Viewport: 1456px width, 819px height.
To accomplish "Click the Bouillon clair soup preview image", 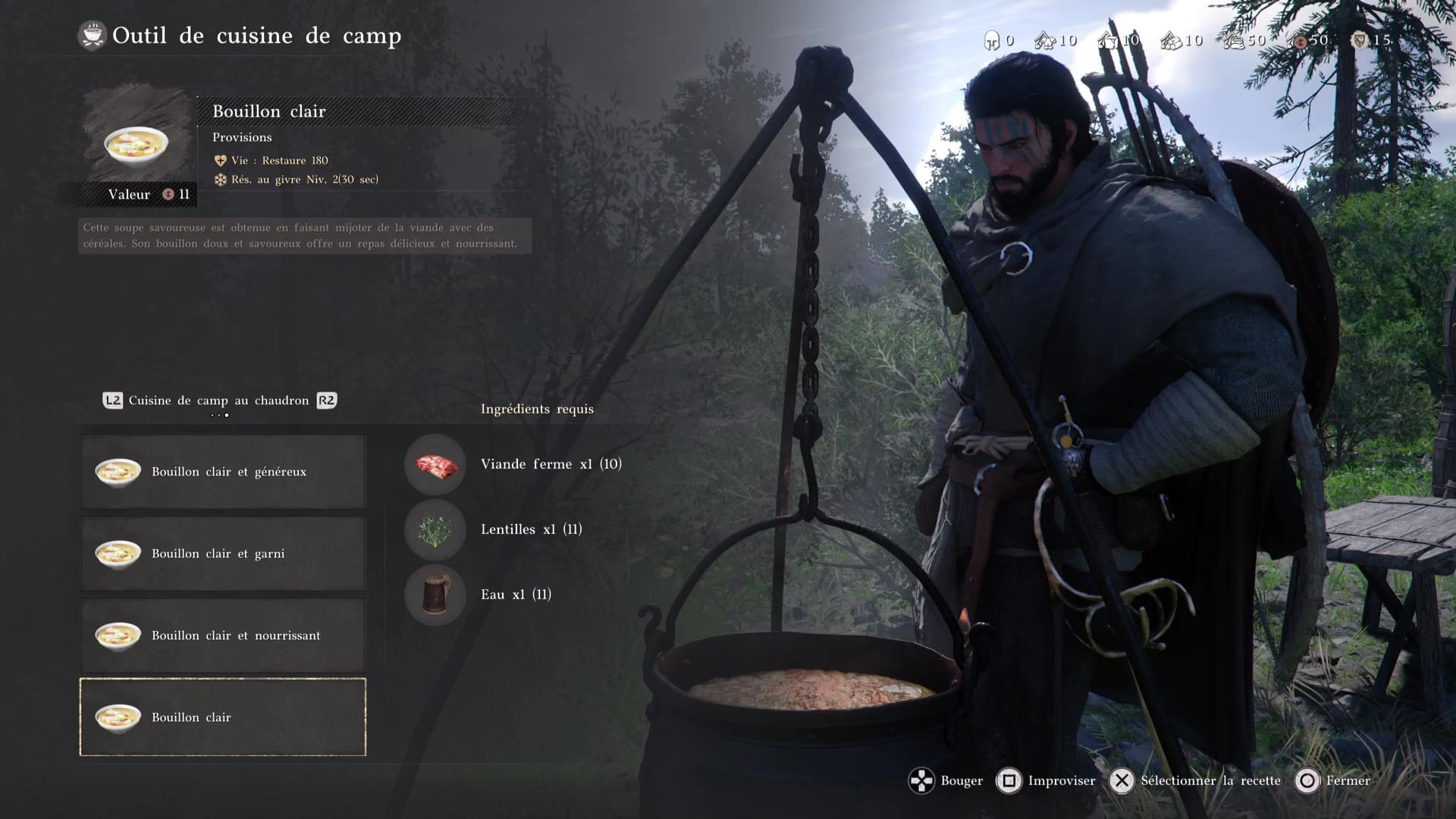I will (x=136, y=144).
